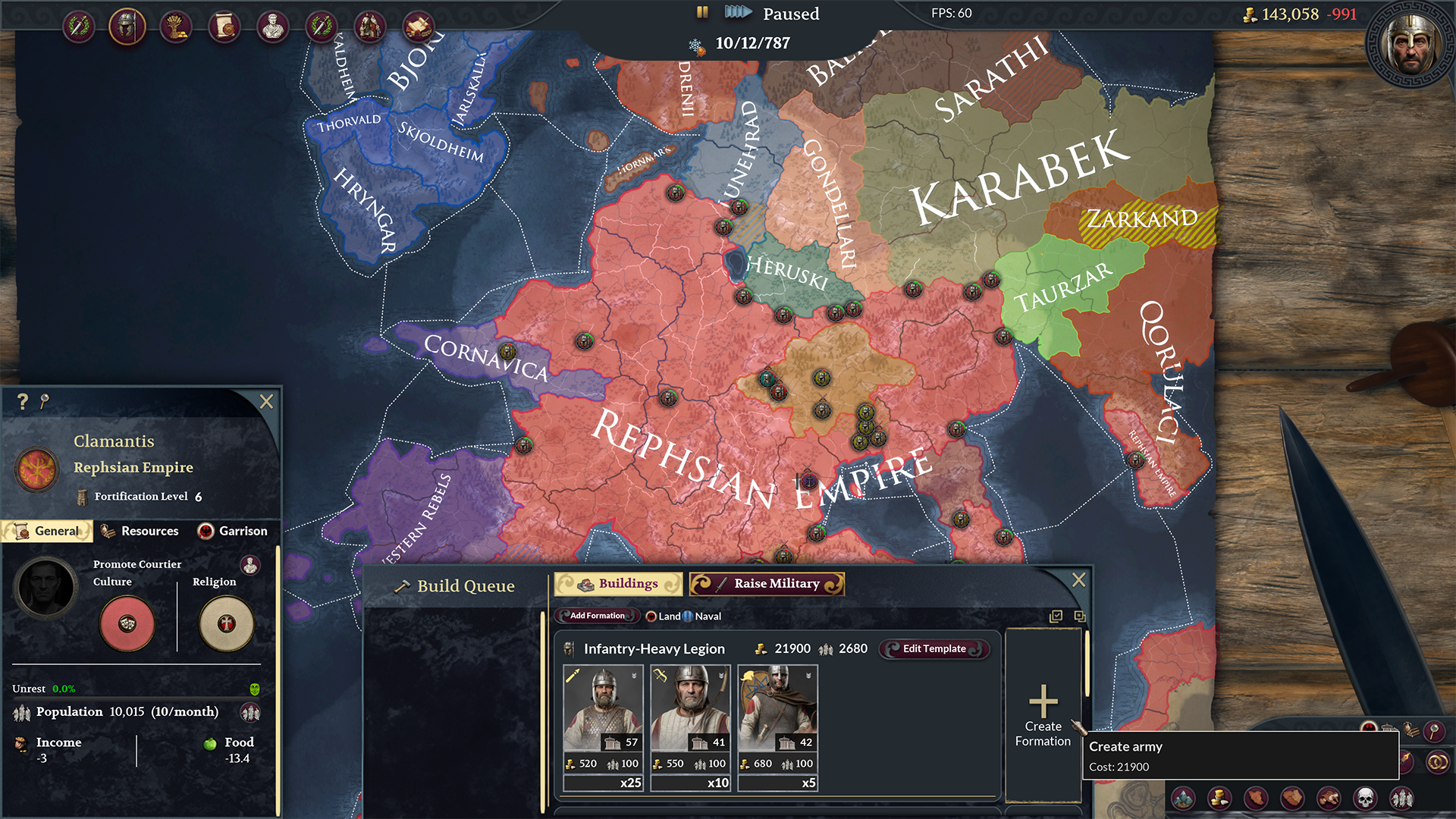This screenshot has height=819, width=1456.
Task: Click the Religion cross emblem
Action: pos(226,623)
